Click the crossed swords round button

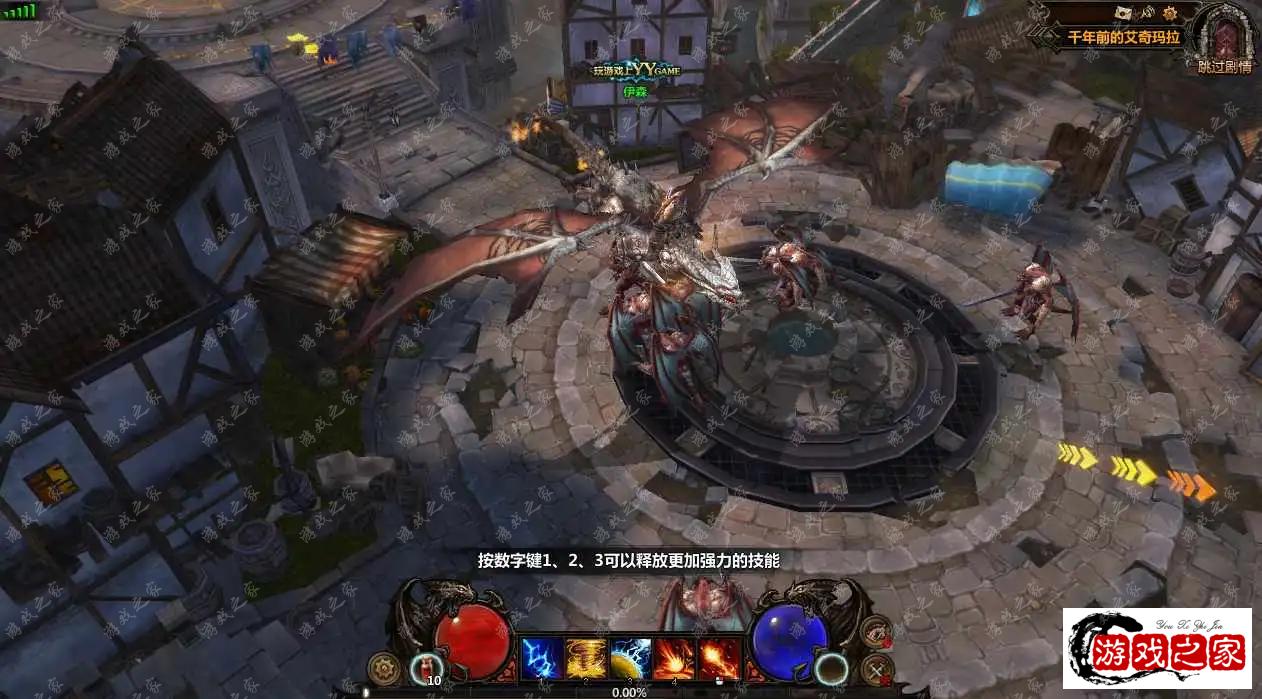[876, 668]
